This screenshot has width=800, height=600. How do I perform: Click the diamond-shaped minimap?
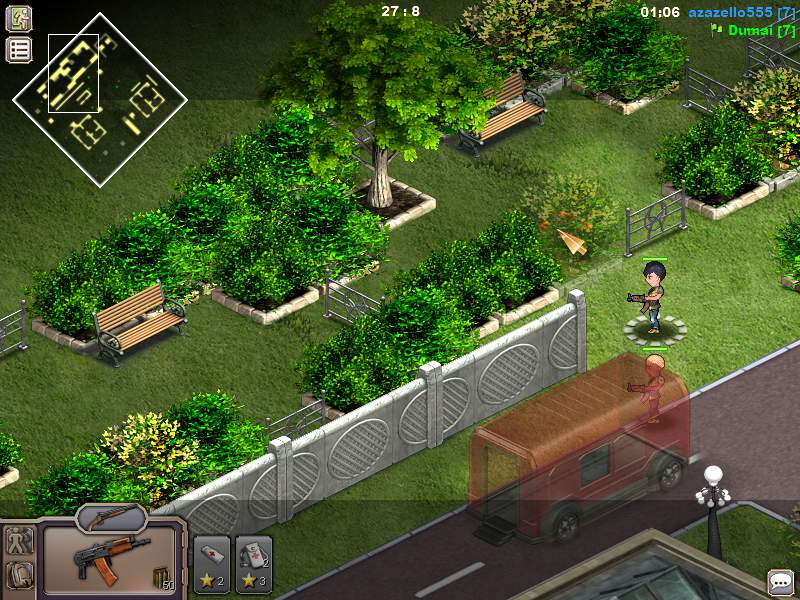pos(100,100)
